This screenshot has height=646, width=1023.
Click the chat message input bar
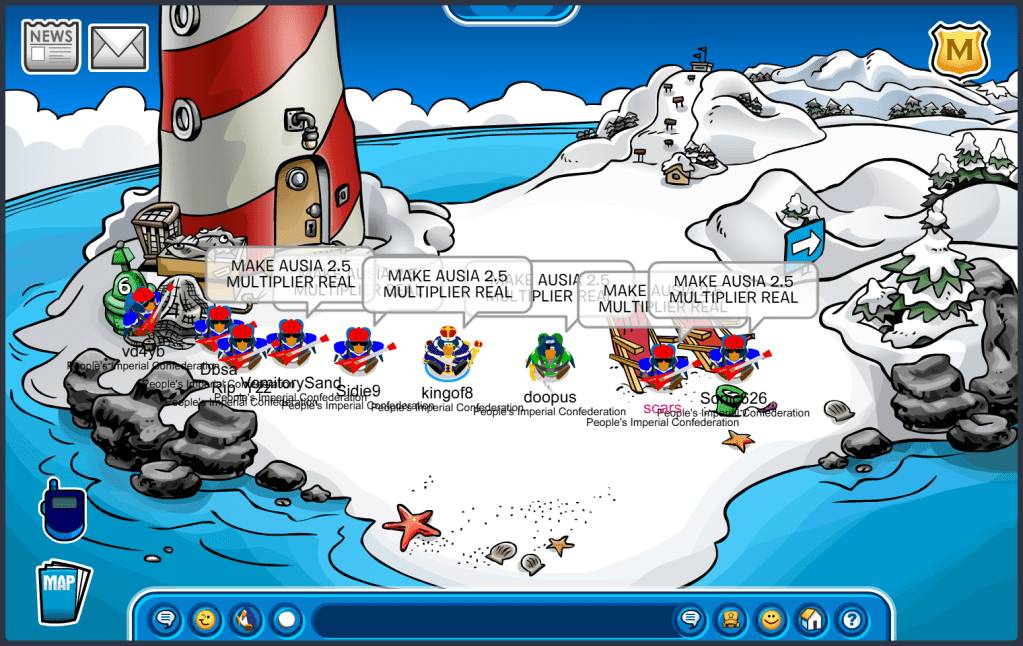[x=490, y=620]
